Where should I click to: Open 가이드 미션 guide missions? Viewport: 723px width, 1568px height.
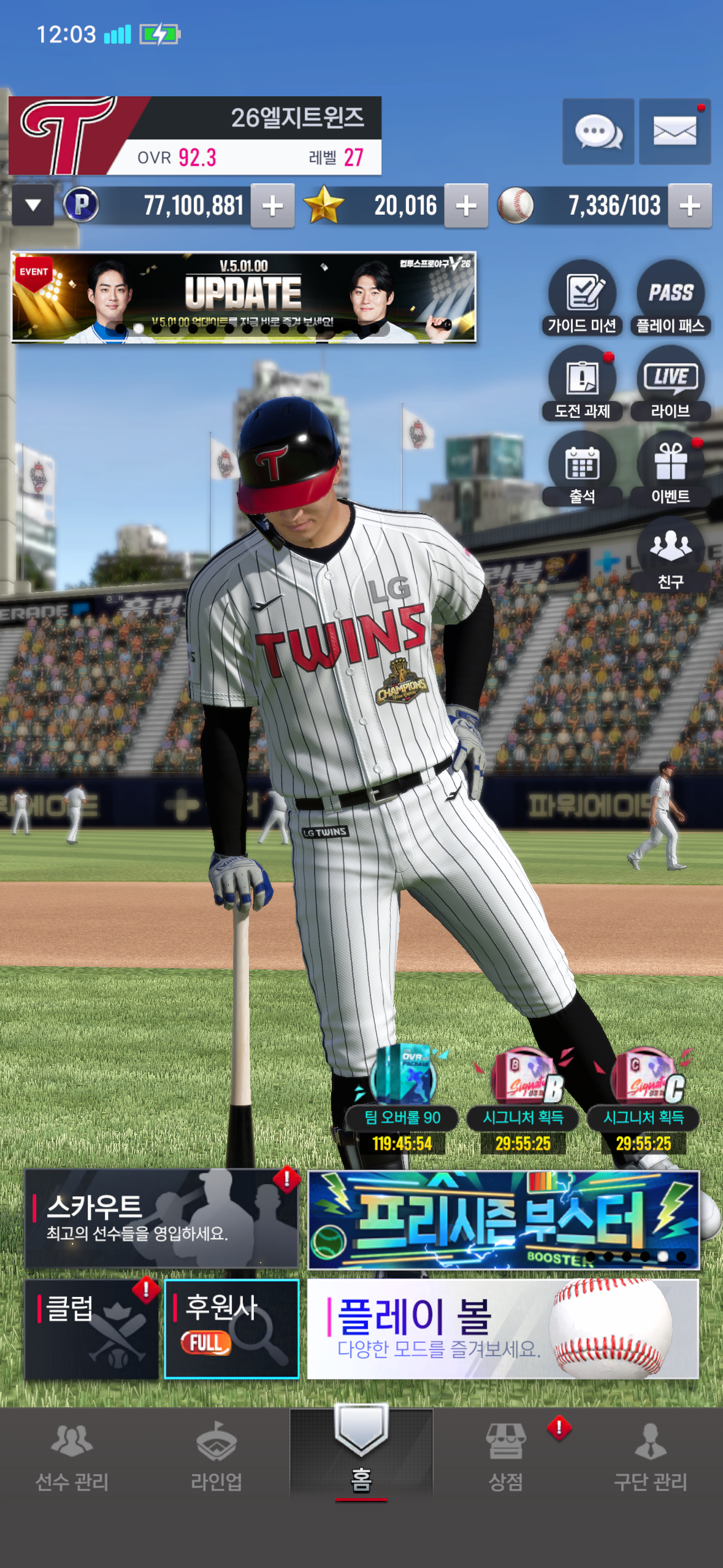click(x=582, y=298)
